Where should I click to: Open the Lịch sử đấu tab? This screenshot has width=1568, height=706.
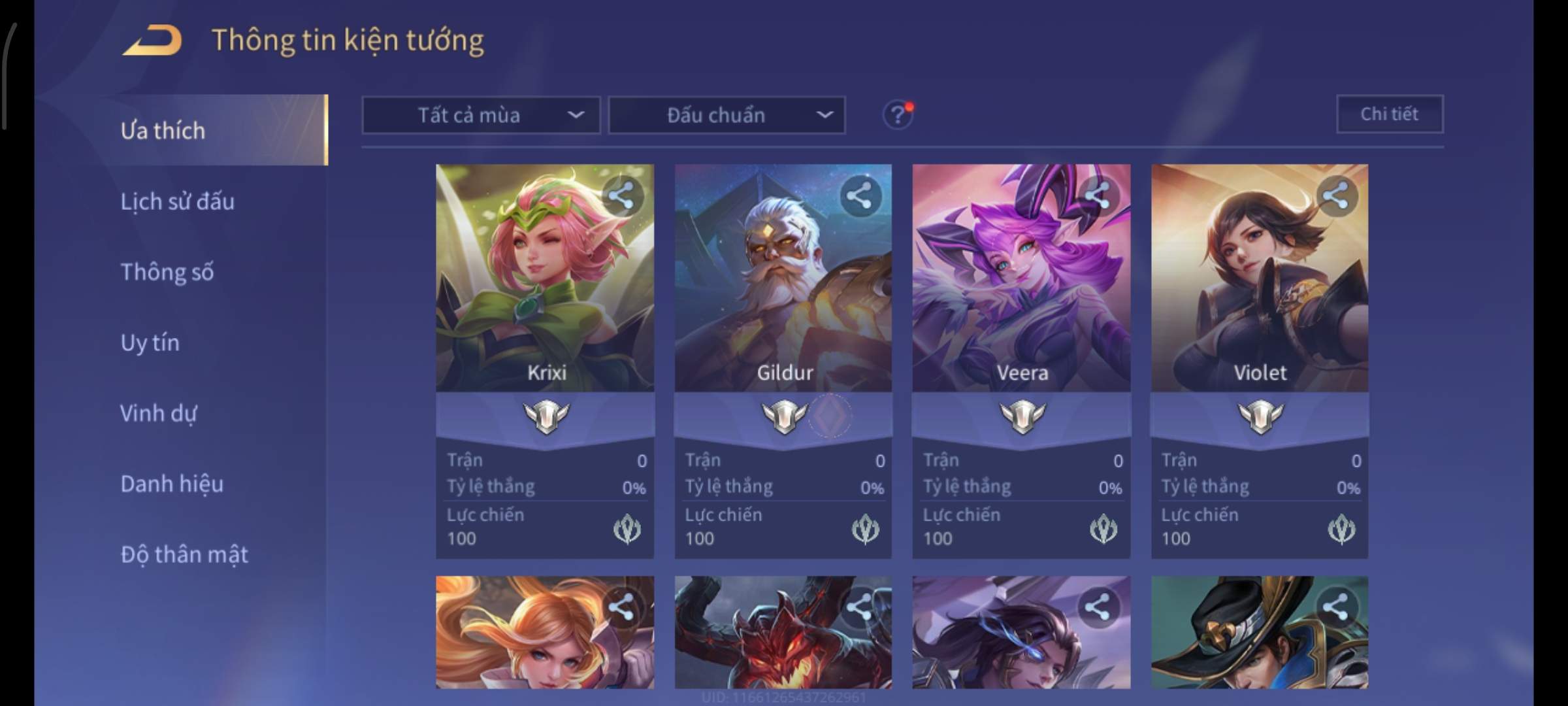point(177,201)
